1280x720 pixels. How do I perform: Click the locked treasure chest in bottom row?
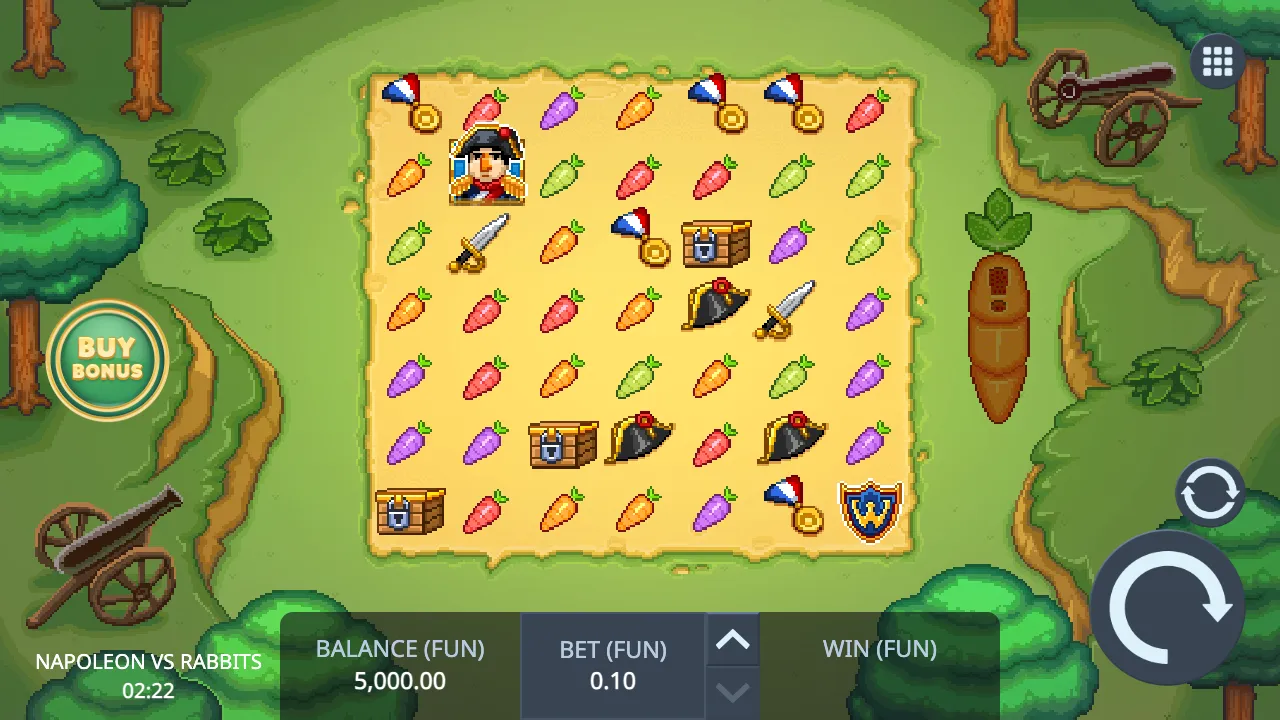click(410, 512)
